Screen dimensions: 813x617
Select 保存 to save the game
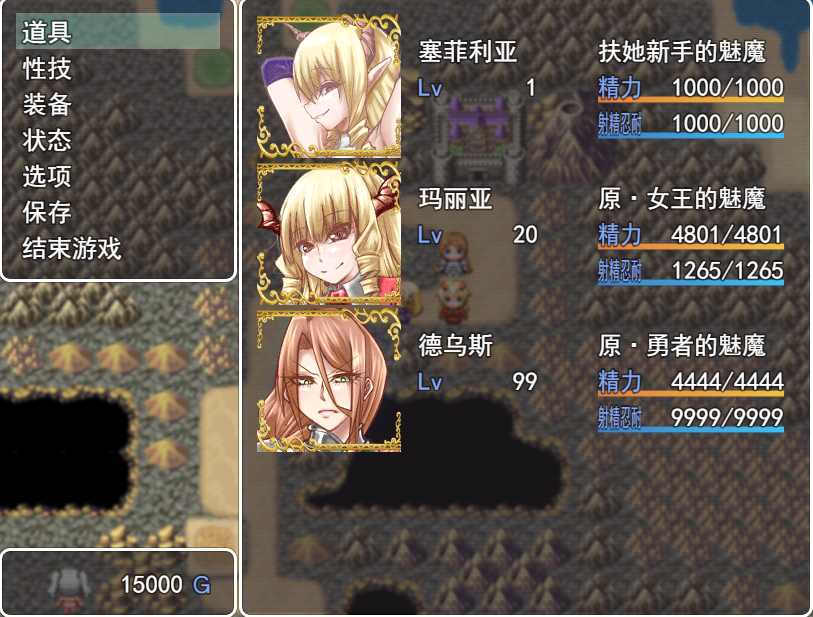coord(47,212)
